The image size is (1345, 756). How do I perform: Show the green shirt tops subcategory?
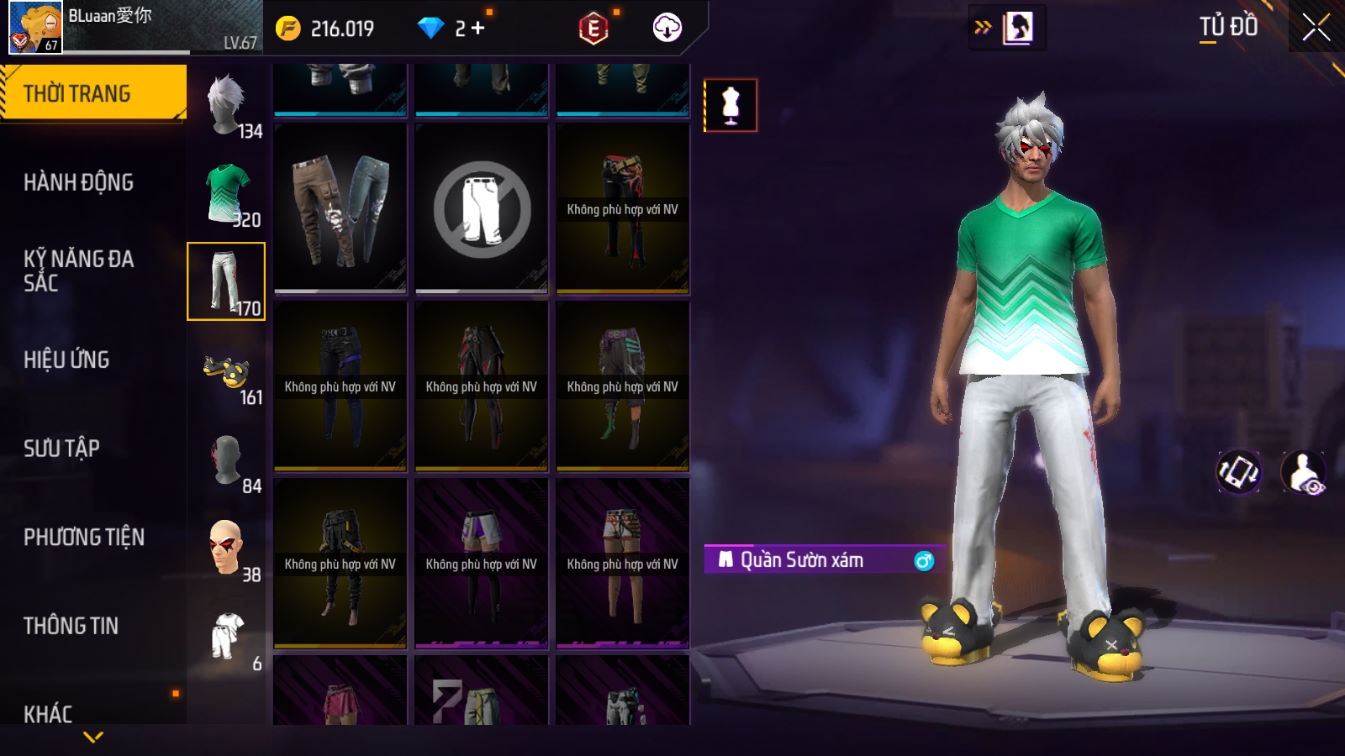pyautogui.click(x=226, y=193)
